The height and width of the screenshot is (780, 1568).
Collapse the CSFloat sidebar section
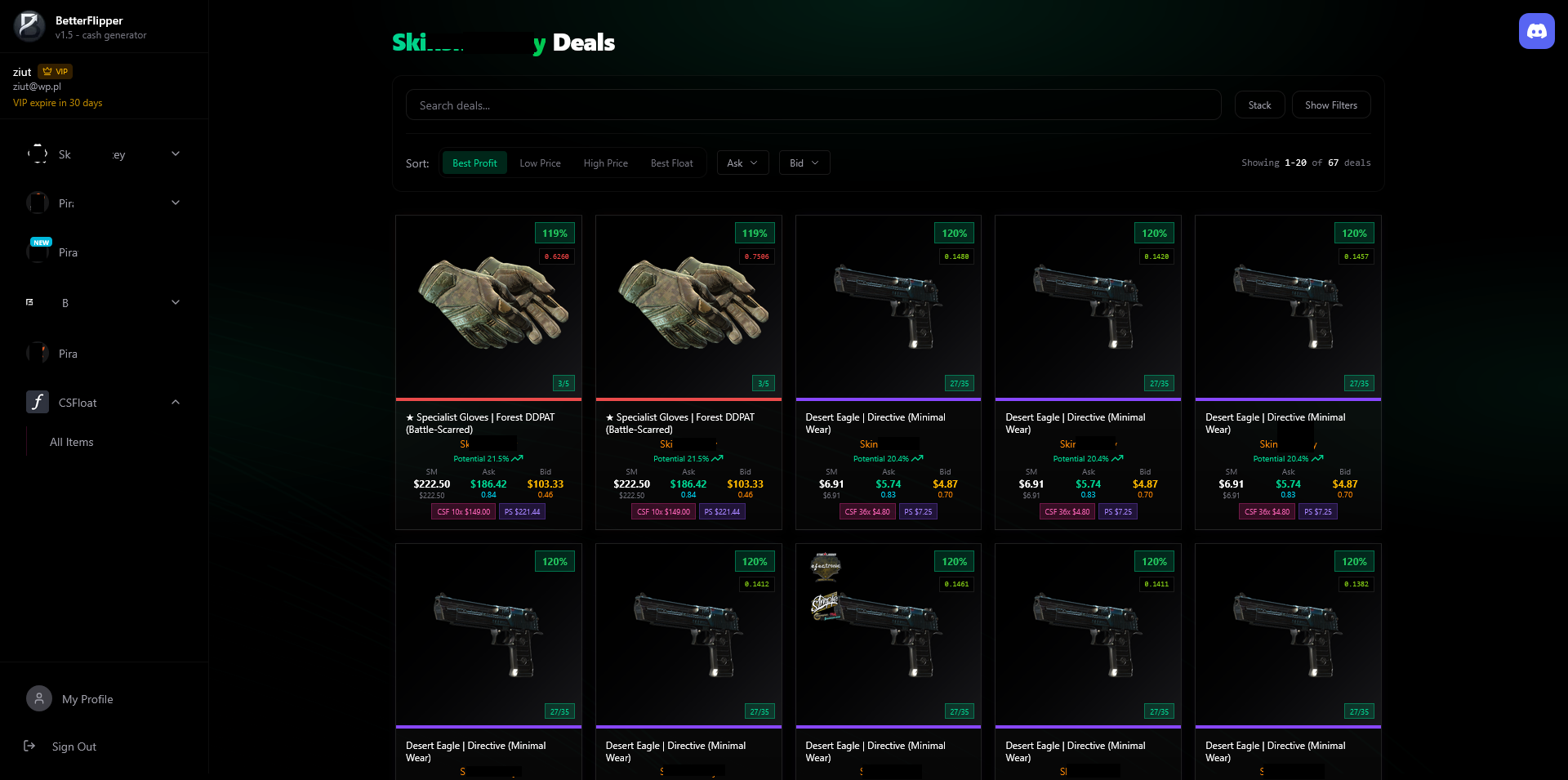pyautogui.click(x=176, y=402)
